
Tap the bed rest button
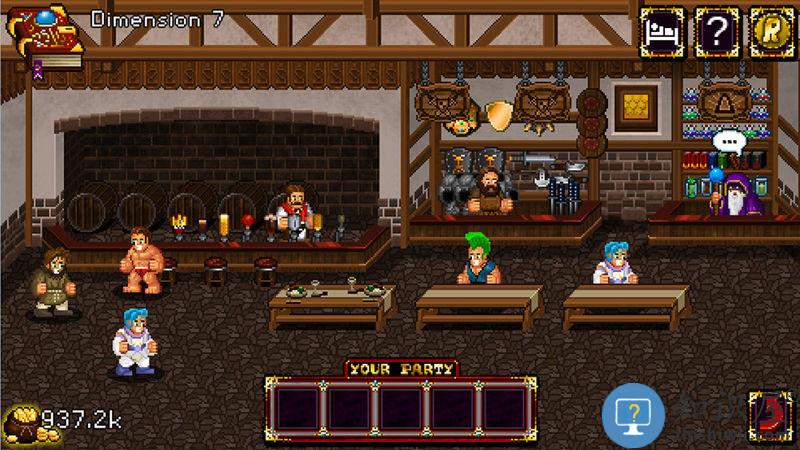tap(662, 32)
